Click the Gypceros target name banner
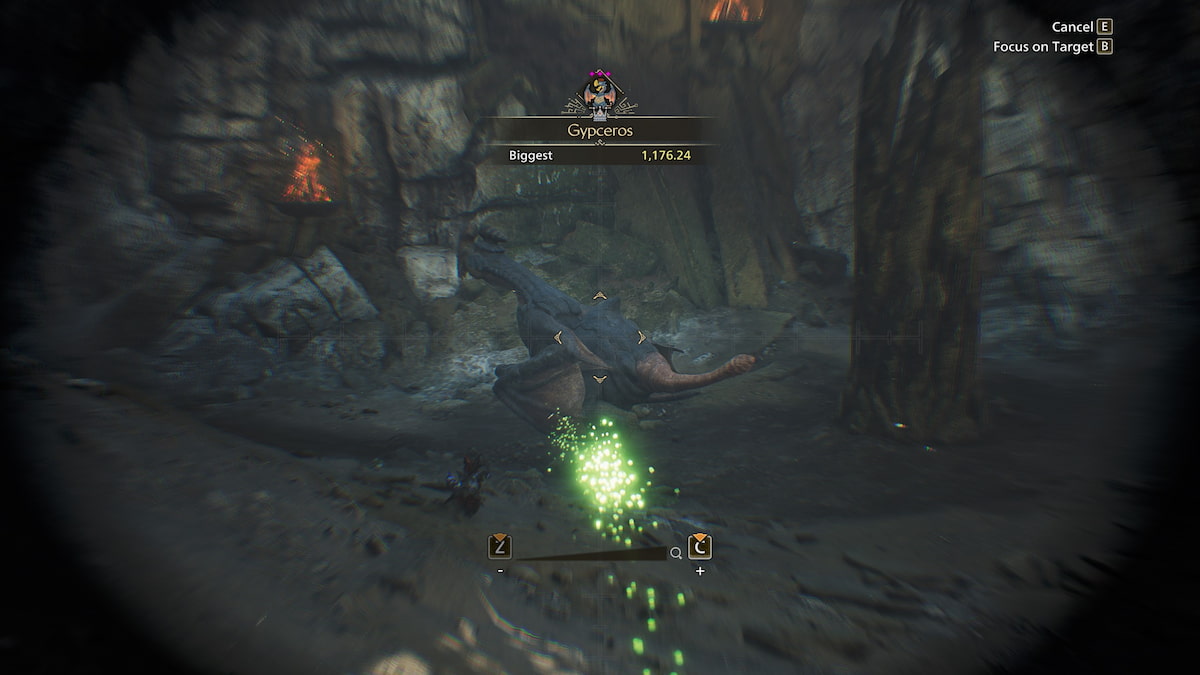Screen dimensions: 1200x675 coord(601,130)
